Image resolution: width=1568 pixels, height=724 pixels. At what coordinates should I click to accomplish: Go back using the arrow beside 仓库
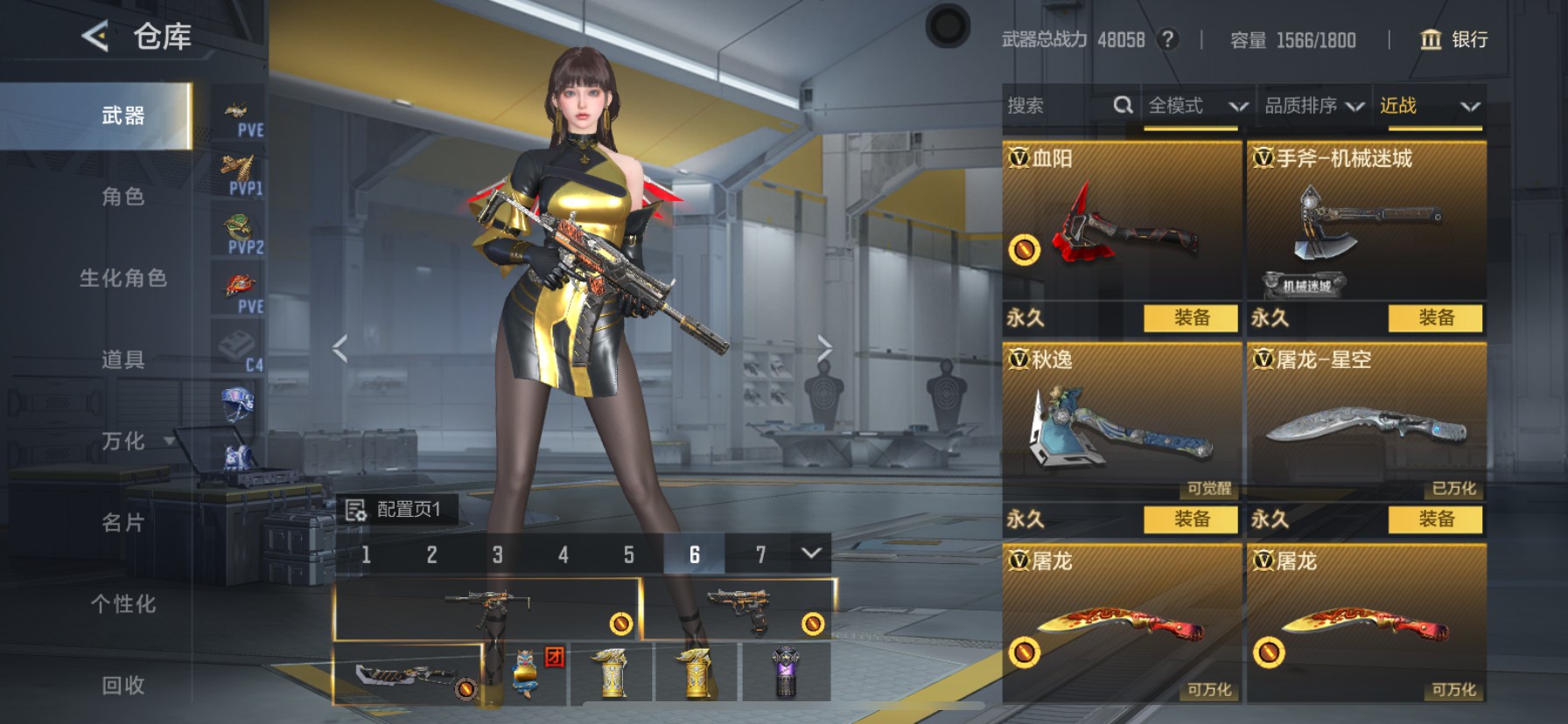94,37
